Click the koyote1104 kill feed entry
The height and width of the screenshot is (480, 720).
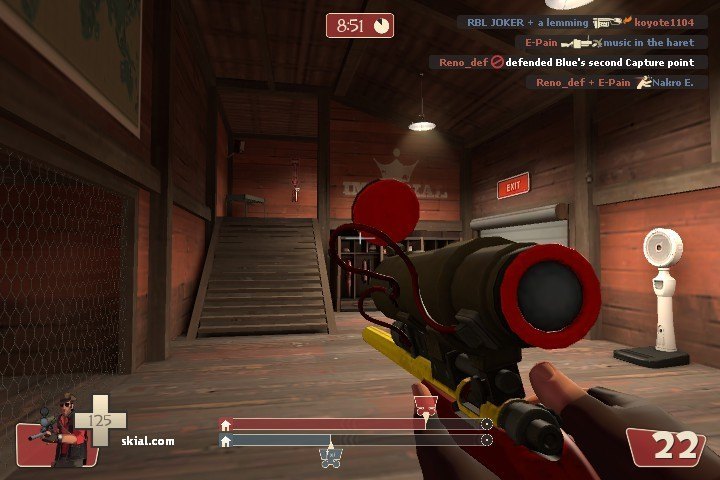click(x=582, y=22)
